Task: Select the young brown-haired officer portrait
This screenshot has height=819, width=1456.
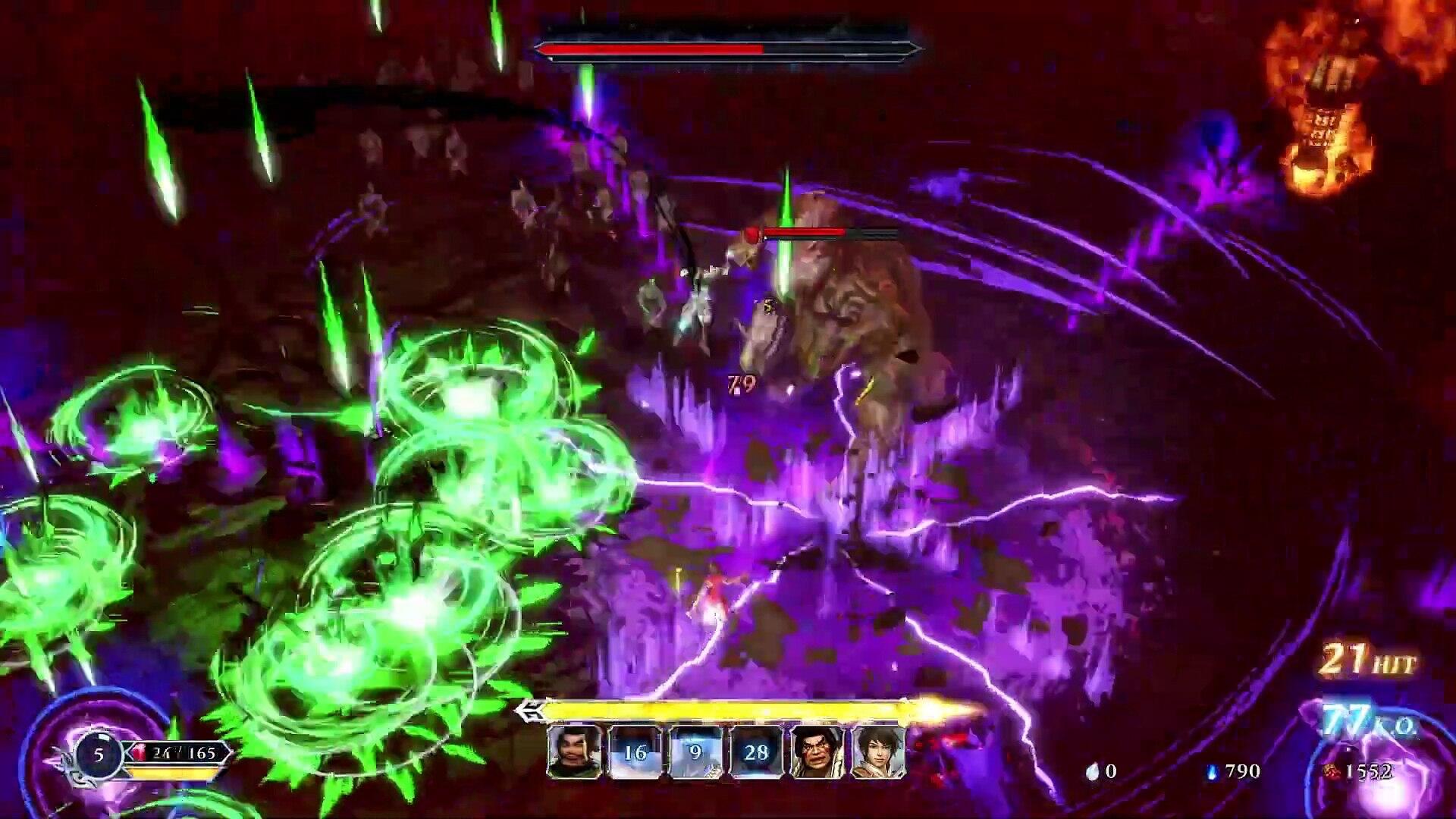Action: click(x=878, y=752)
